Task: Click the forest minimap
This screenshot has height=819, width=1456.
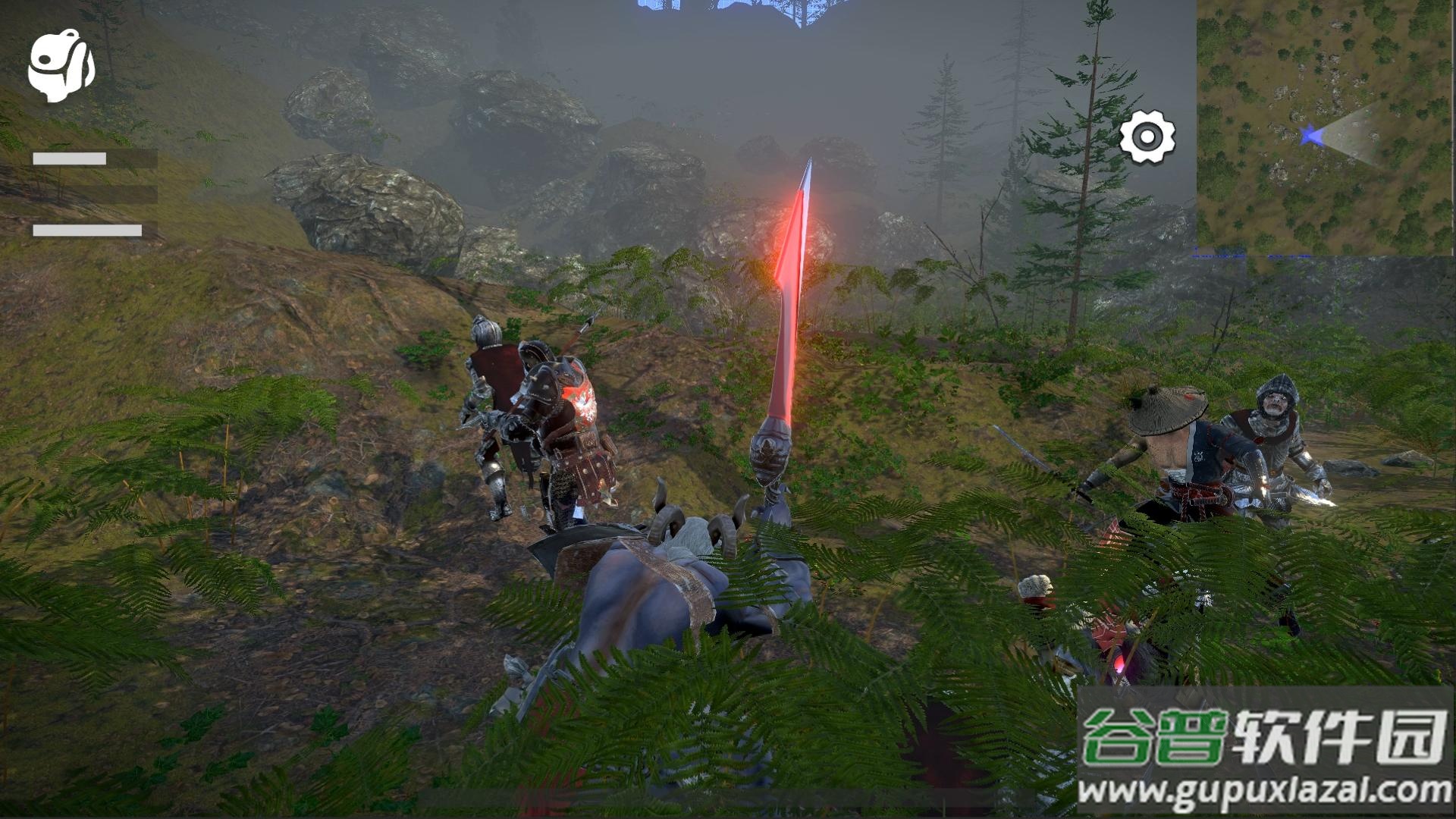Action: coord(1326,127)
